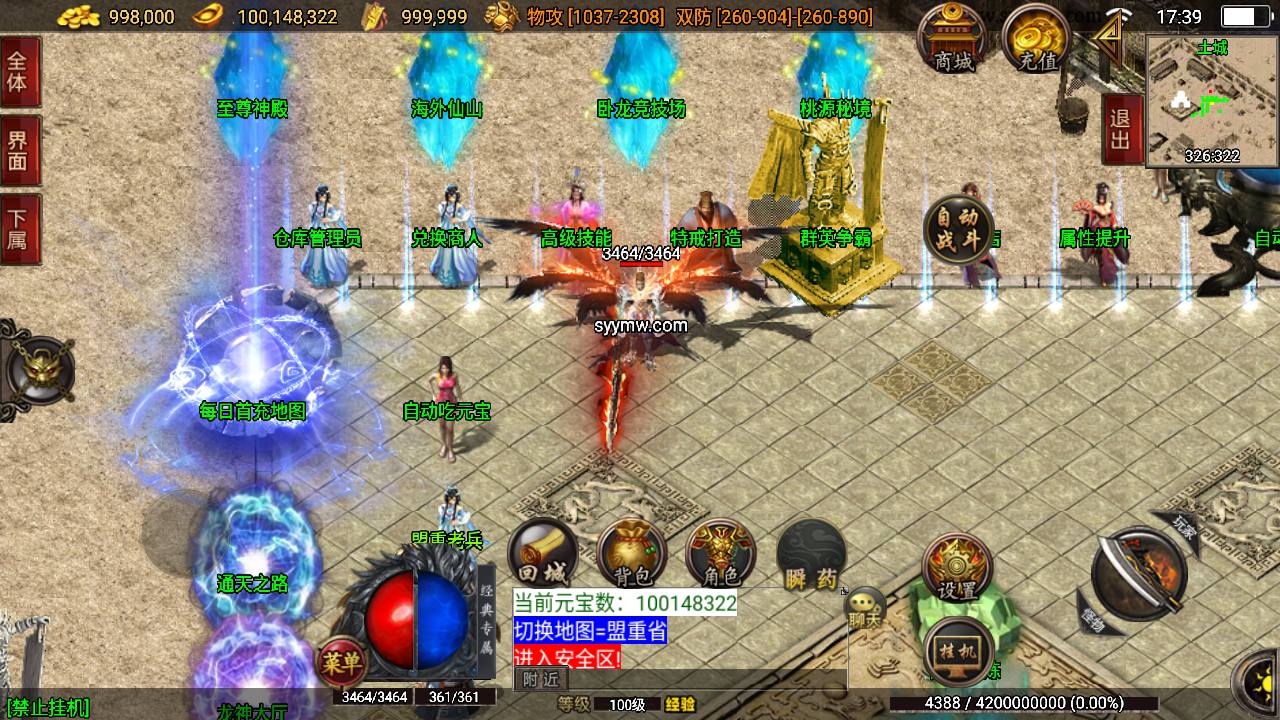The image size is (1280, 720).
Task: Tap the sword attack button
Action: [x=1139, y=573]
